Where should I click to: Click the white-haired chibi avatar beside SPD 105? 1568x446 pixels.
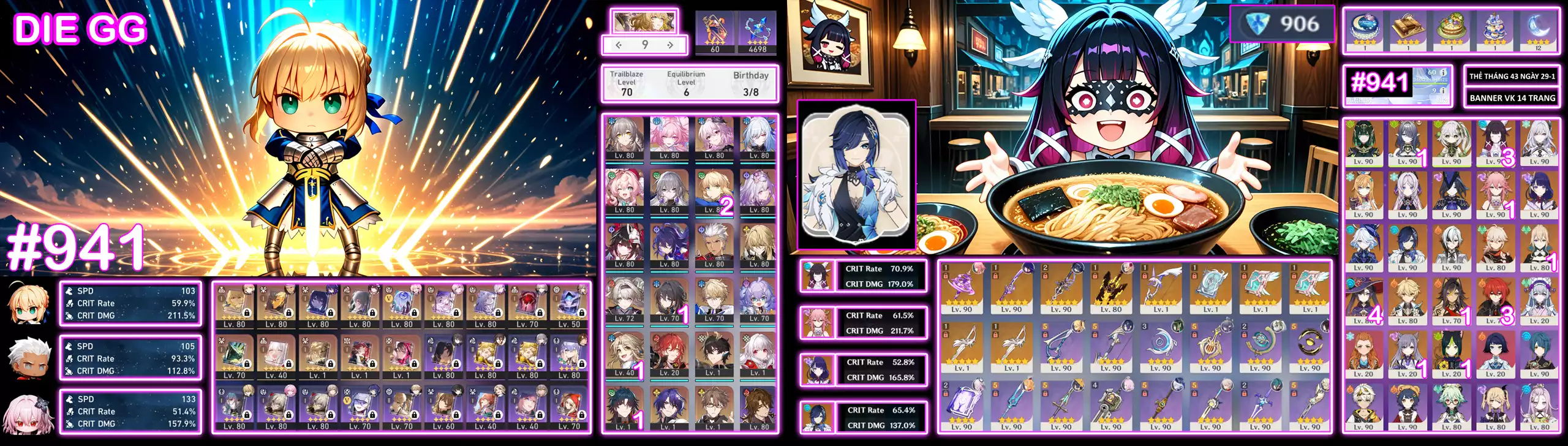27,357
